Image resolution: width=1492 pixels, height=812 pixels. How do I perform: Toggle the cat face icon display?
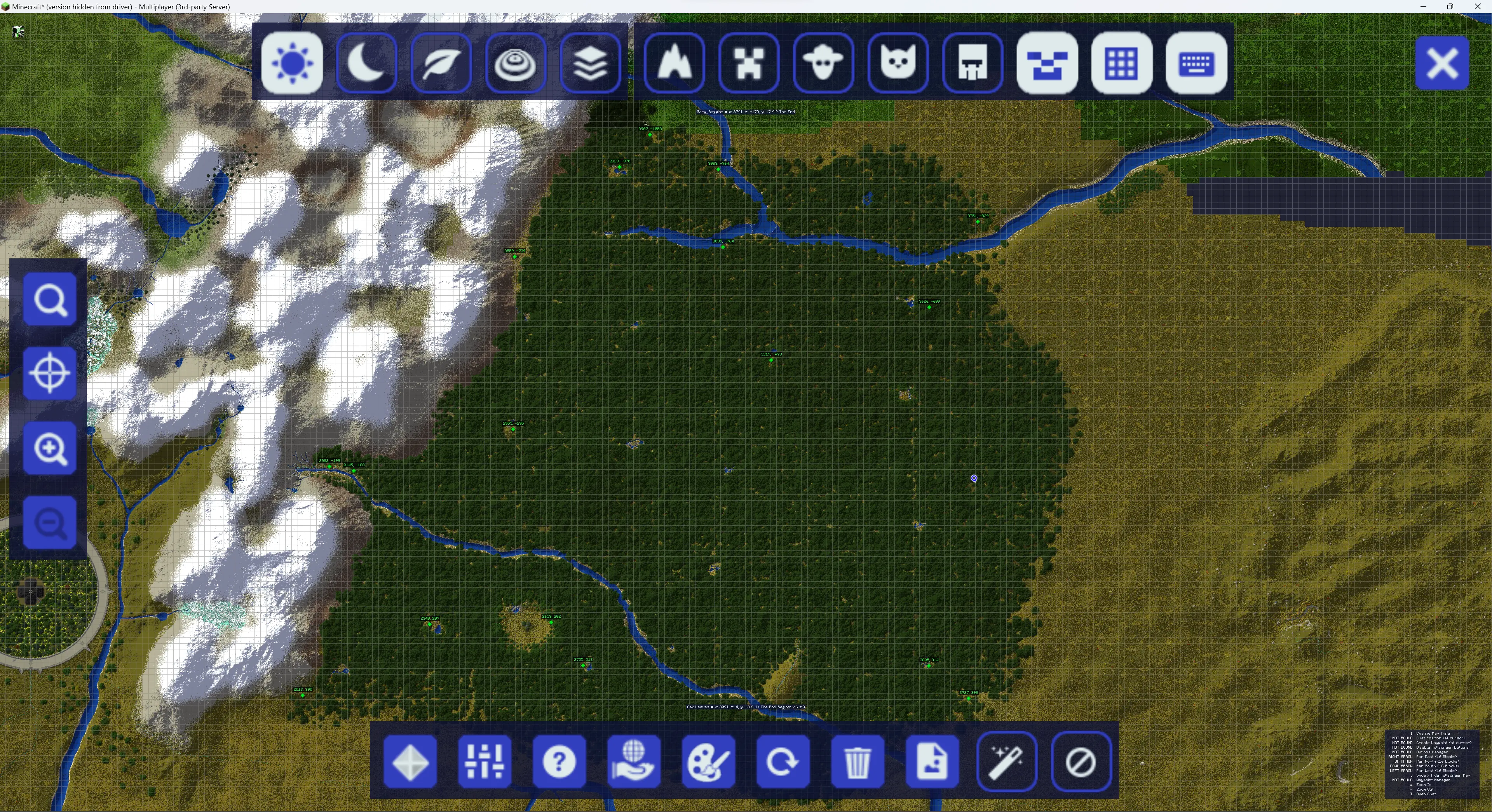[898, 63]
